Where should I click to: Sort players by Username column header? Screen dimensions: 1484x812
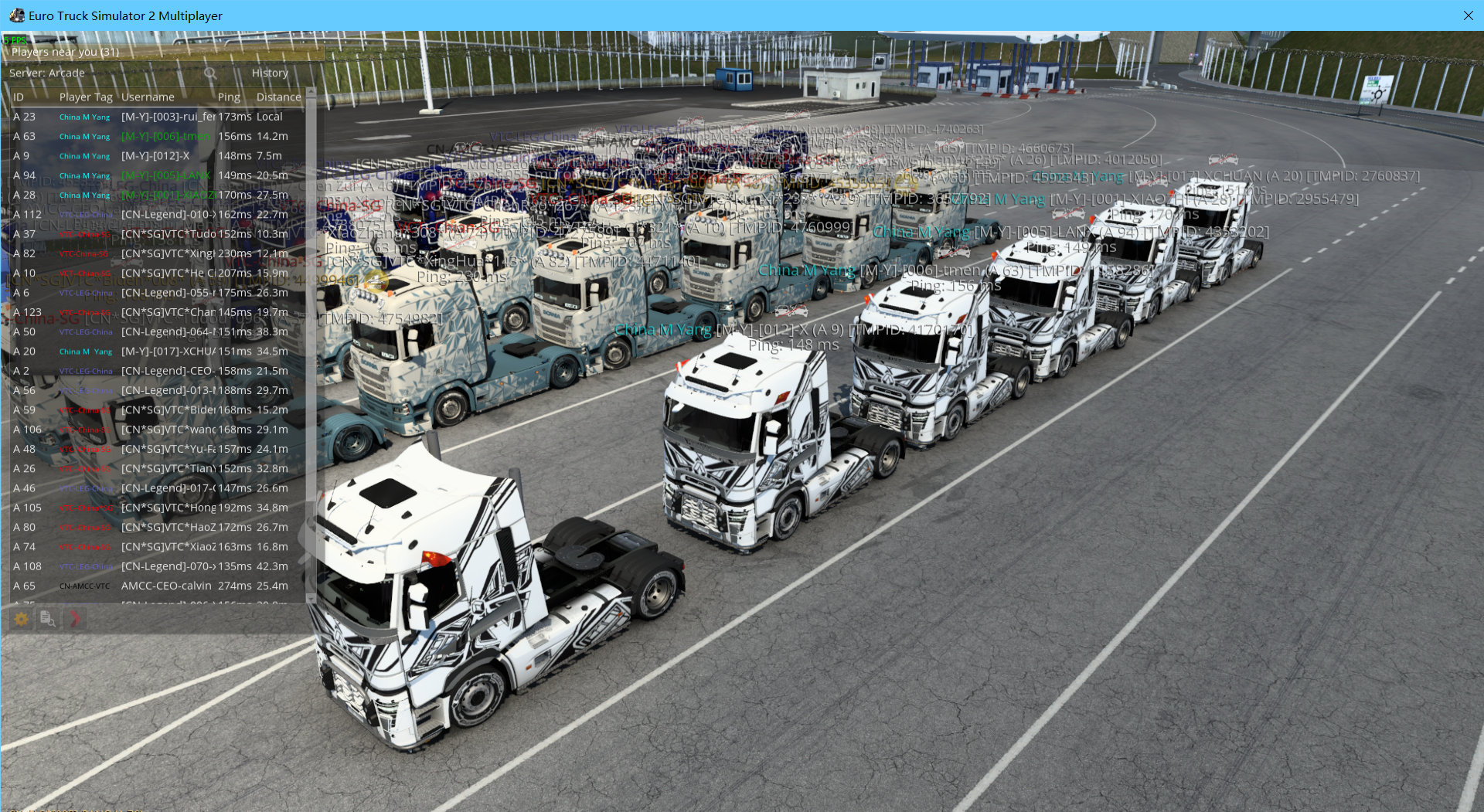tap(148, 97)
